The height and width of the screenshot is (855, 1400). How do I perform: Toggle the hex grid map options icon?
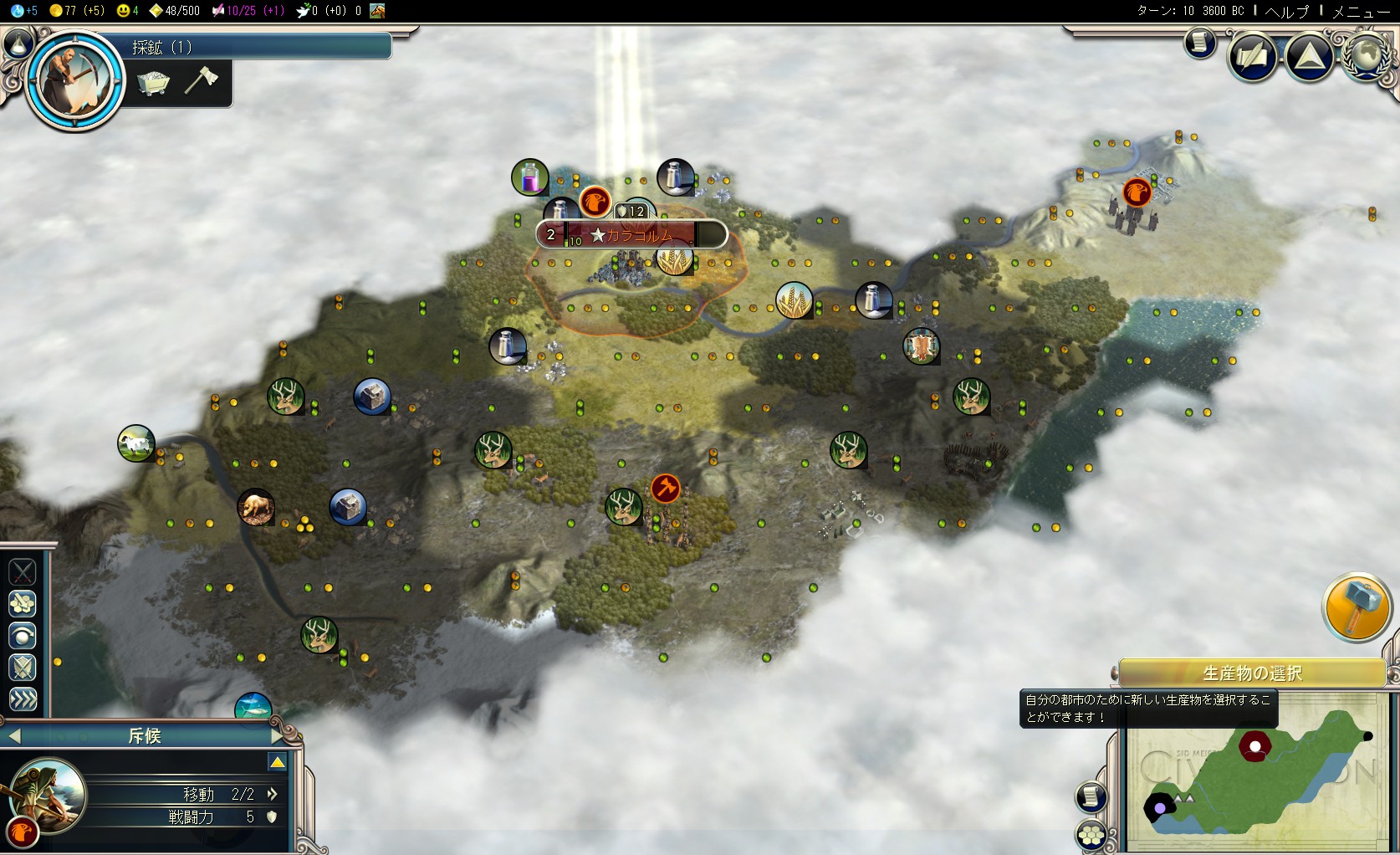1091,834
